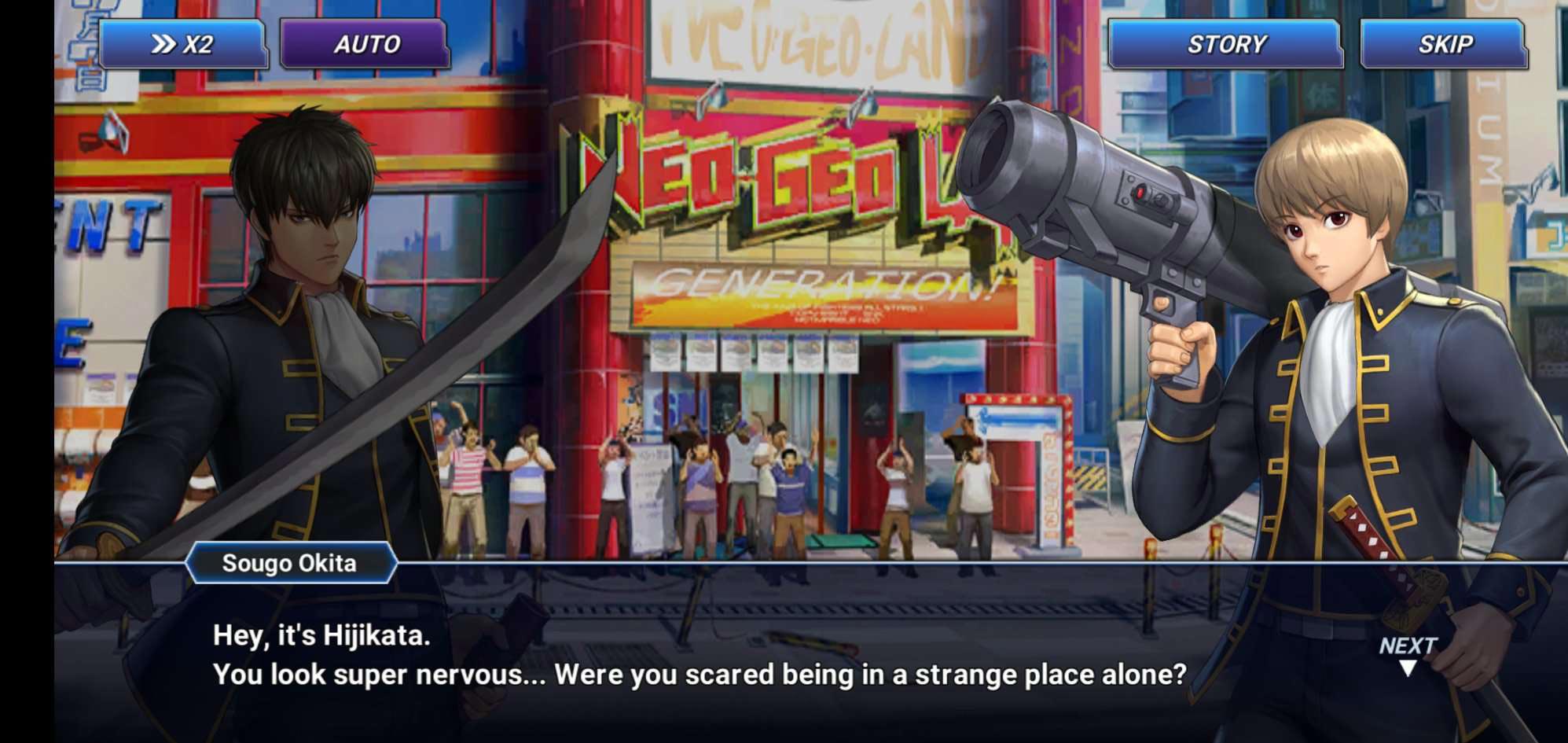Click the double-arrow fast-forward icon on X2 button

click(163, 45)
